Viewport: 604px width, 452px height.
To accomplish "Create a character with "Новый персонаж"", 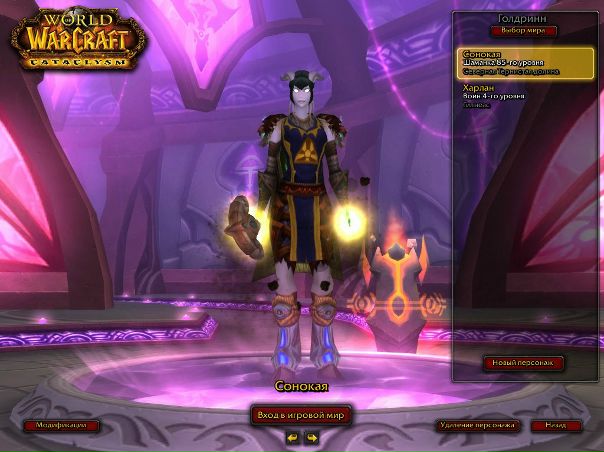I will tap(523, 362).
